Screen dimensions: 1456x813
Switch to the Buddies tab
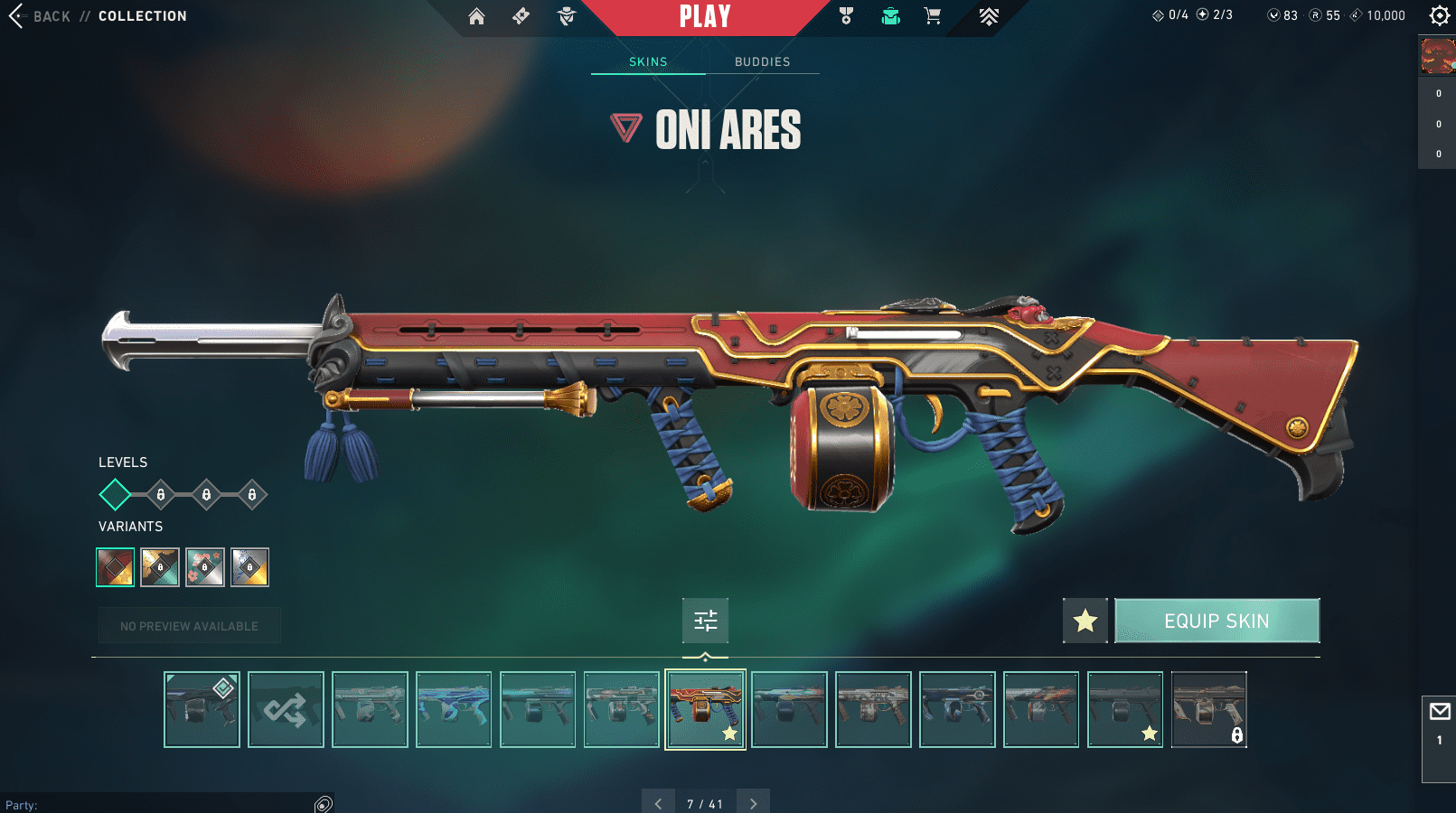(762, 61)
